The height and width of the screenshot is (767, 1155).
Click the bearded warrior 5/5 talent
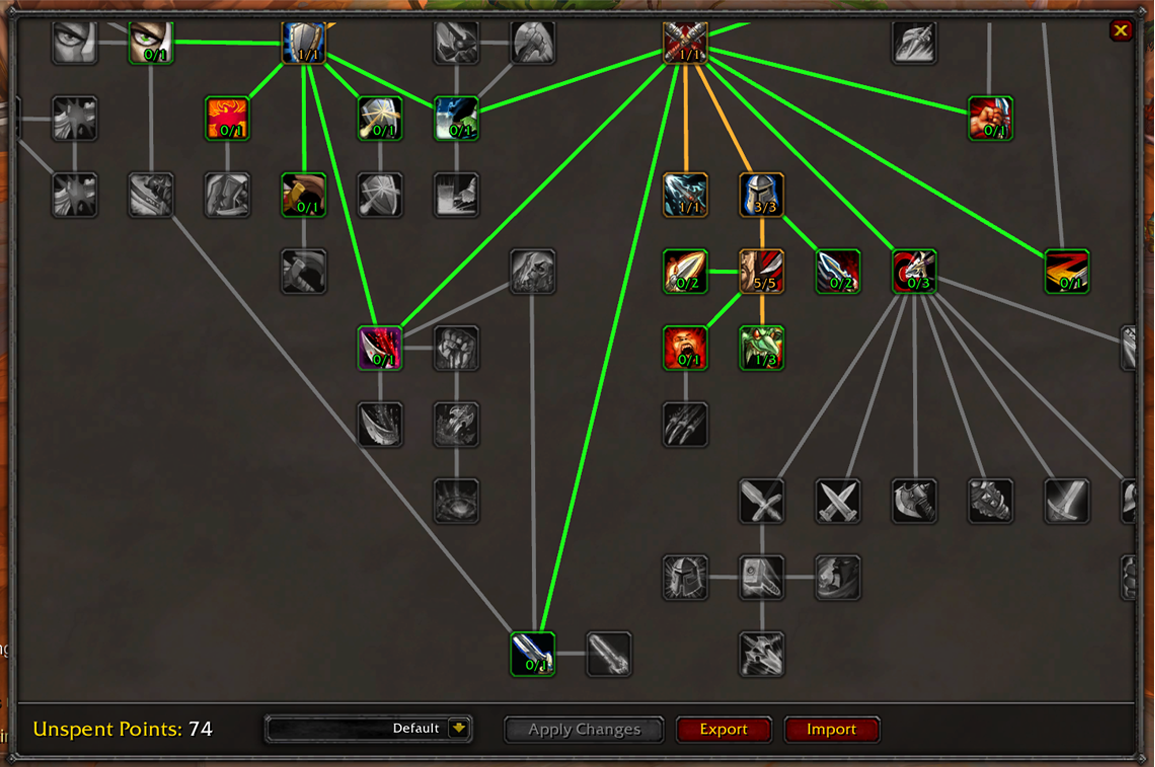click(x=762, y=272)
